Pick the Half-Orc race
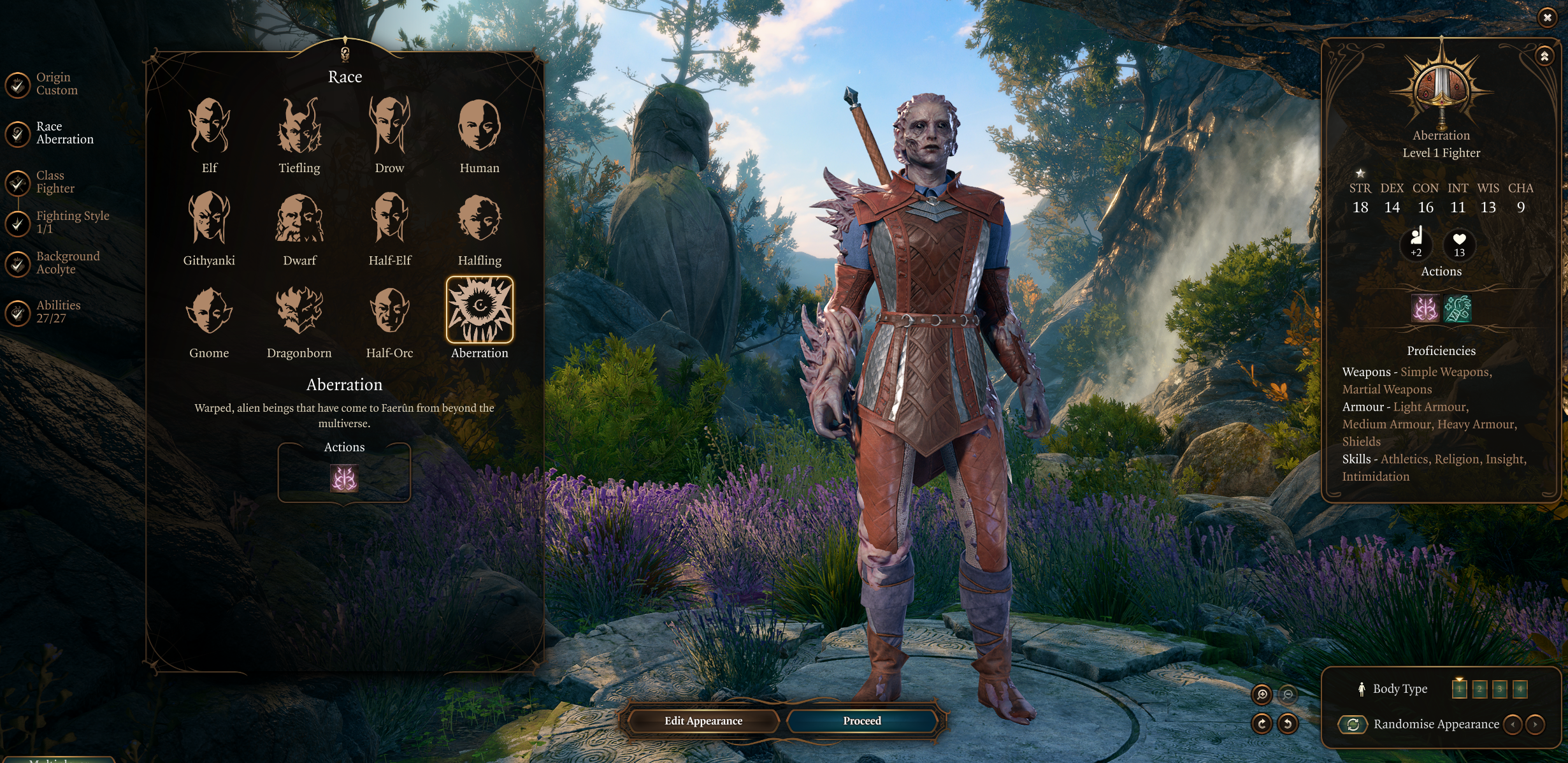The height and width of the screenshot is (763, 1568). 389,311
